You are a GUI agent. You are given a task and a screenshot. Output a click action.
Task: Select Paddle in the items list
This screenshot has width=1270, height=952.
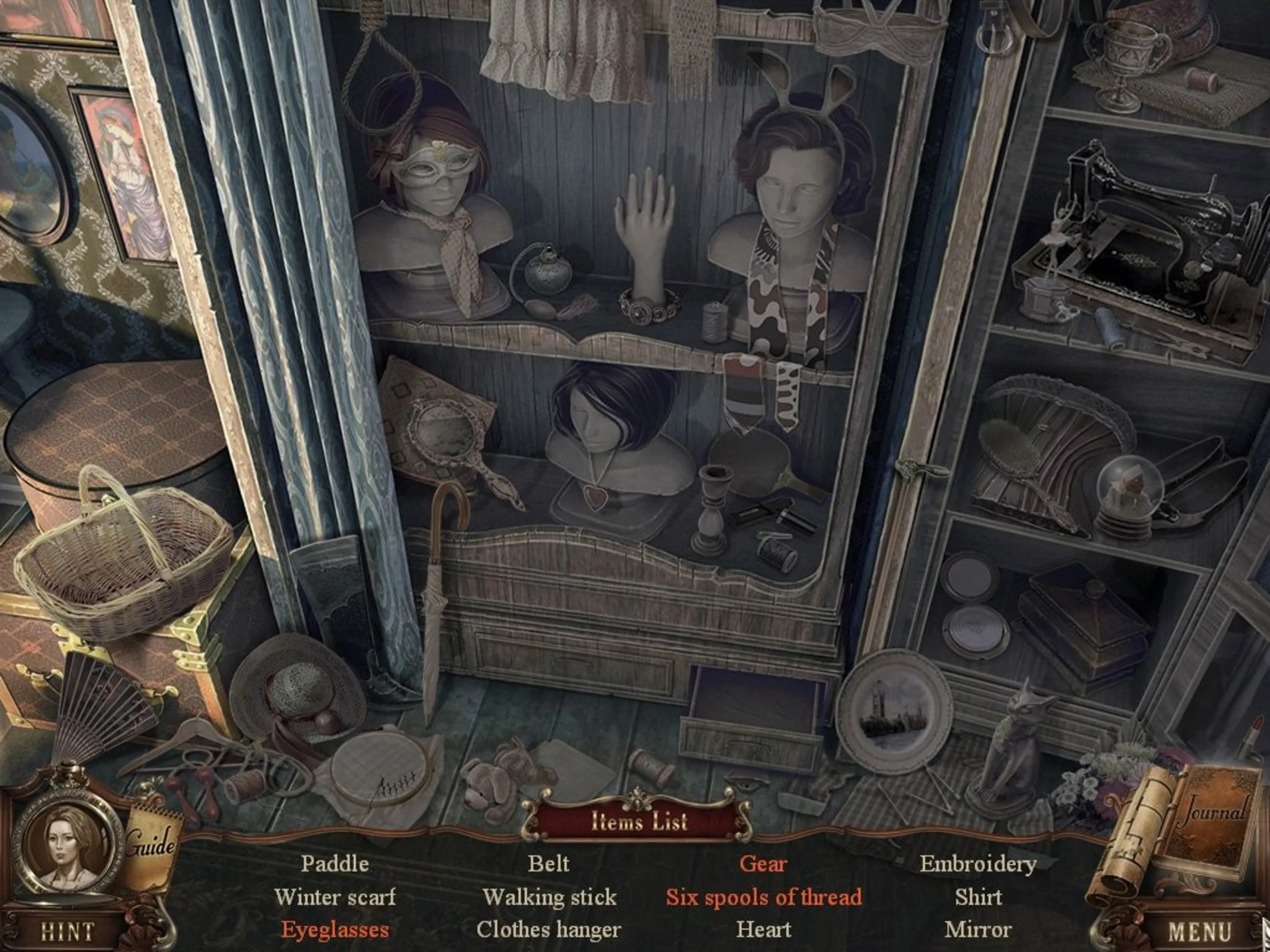(335, 863)
